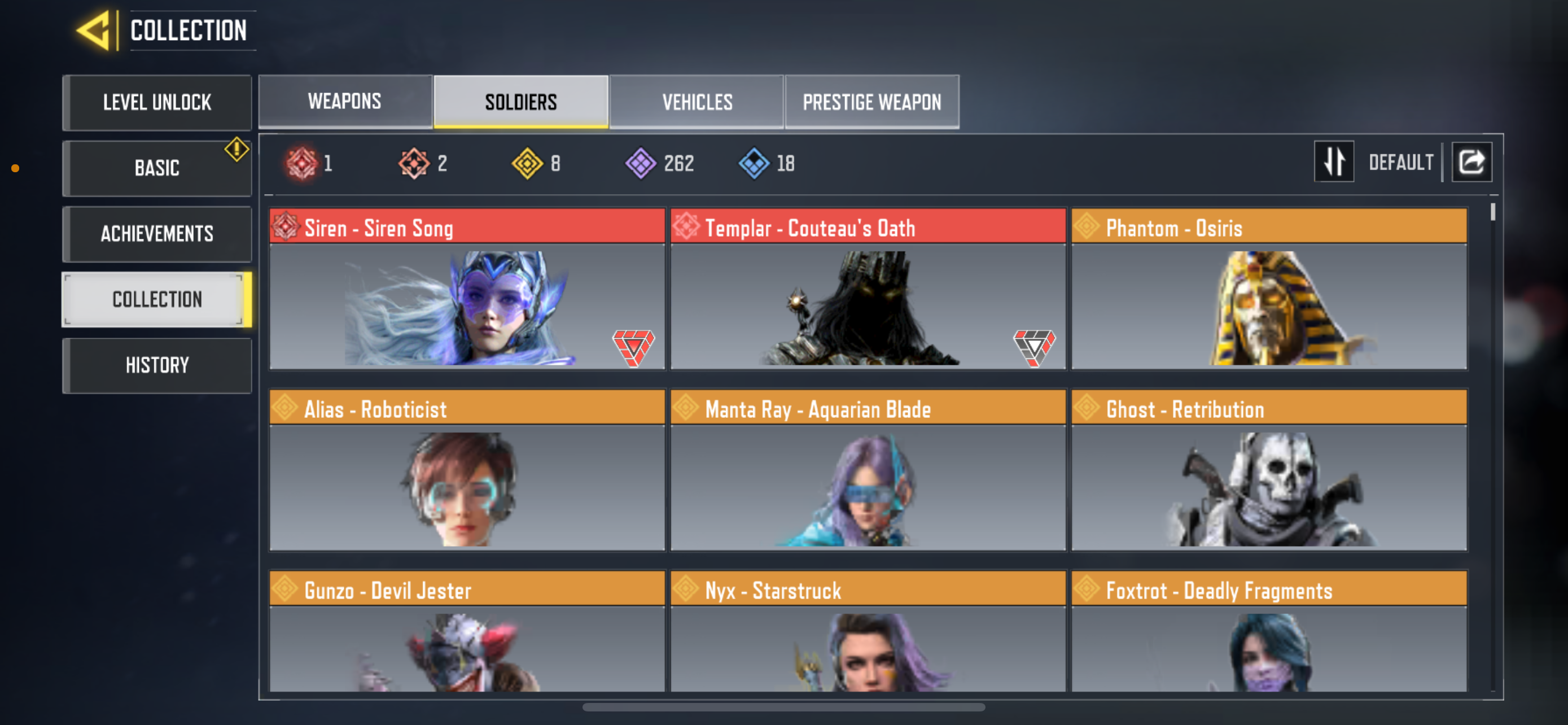Filter by the orange Legendary rarity icon
This screenshot has height=725, width=1568.
(414, 162)
